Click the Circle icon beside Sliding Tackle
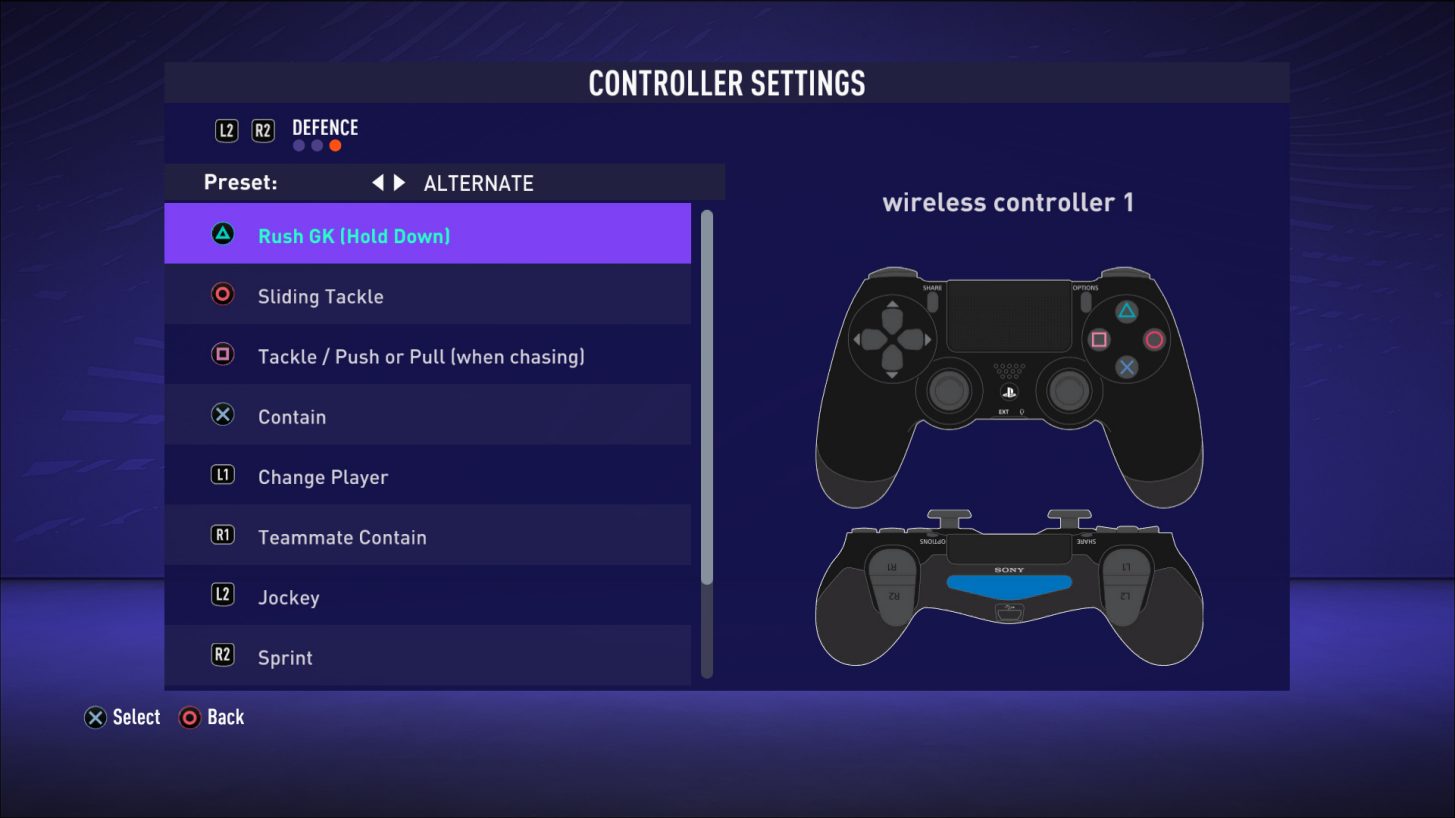 pyautogui.click(x=222, y=295)
